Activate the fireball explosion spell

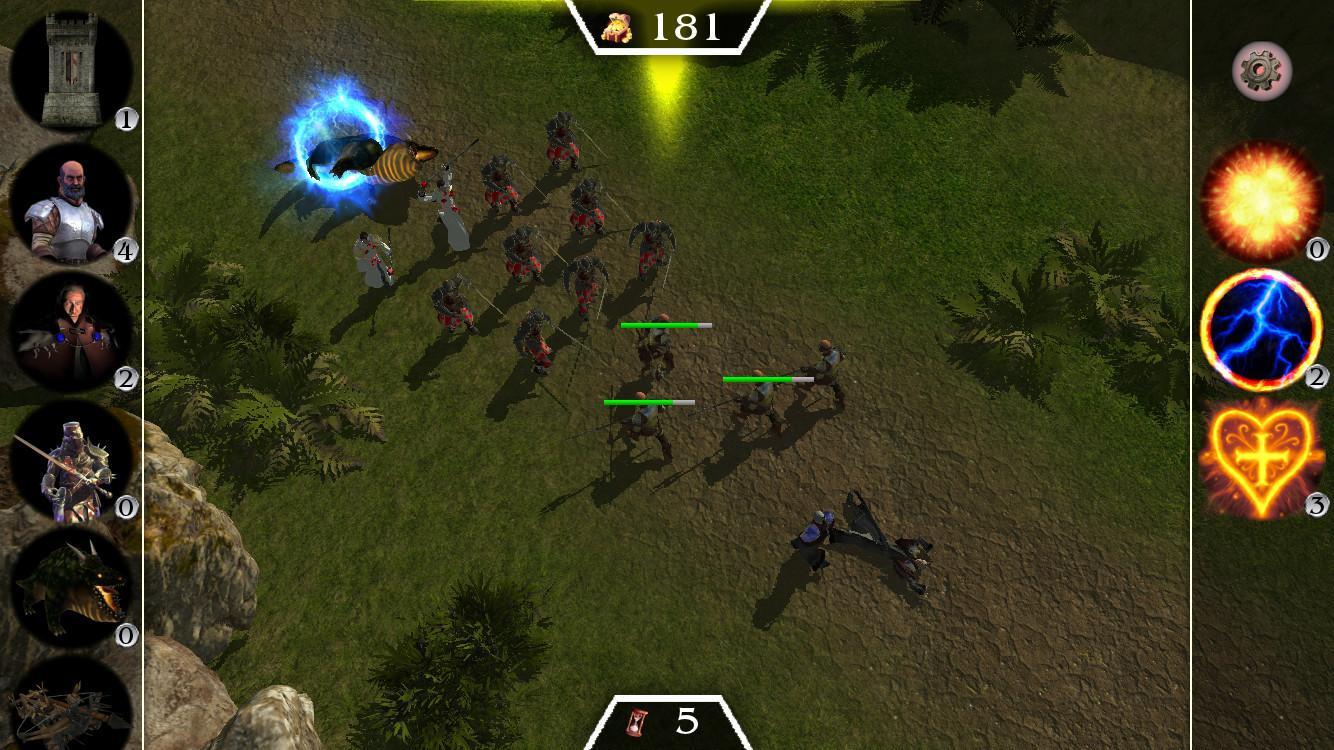pyautogui.click(x=1261, y=201)
